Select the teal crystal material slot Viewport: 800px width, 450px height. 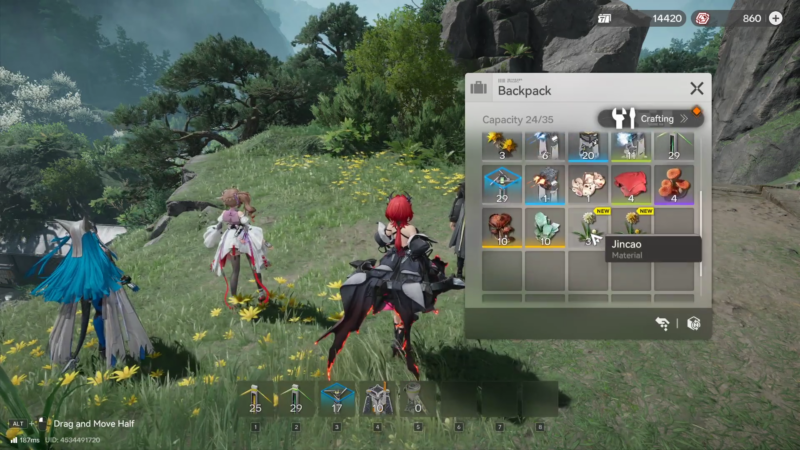[x=545, y=227]
